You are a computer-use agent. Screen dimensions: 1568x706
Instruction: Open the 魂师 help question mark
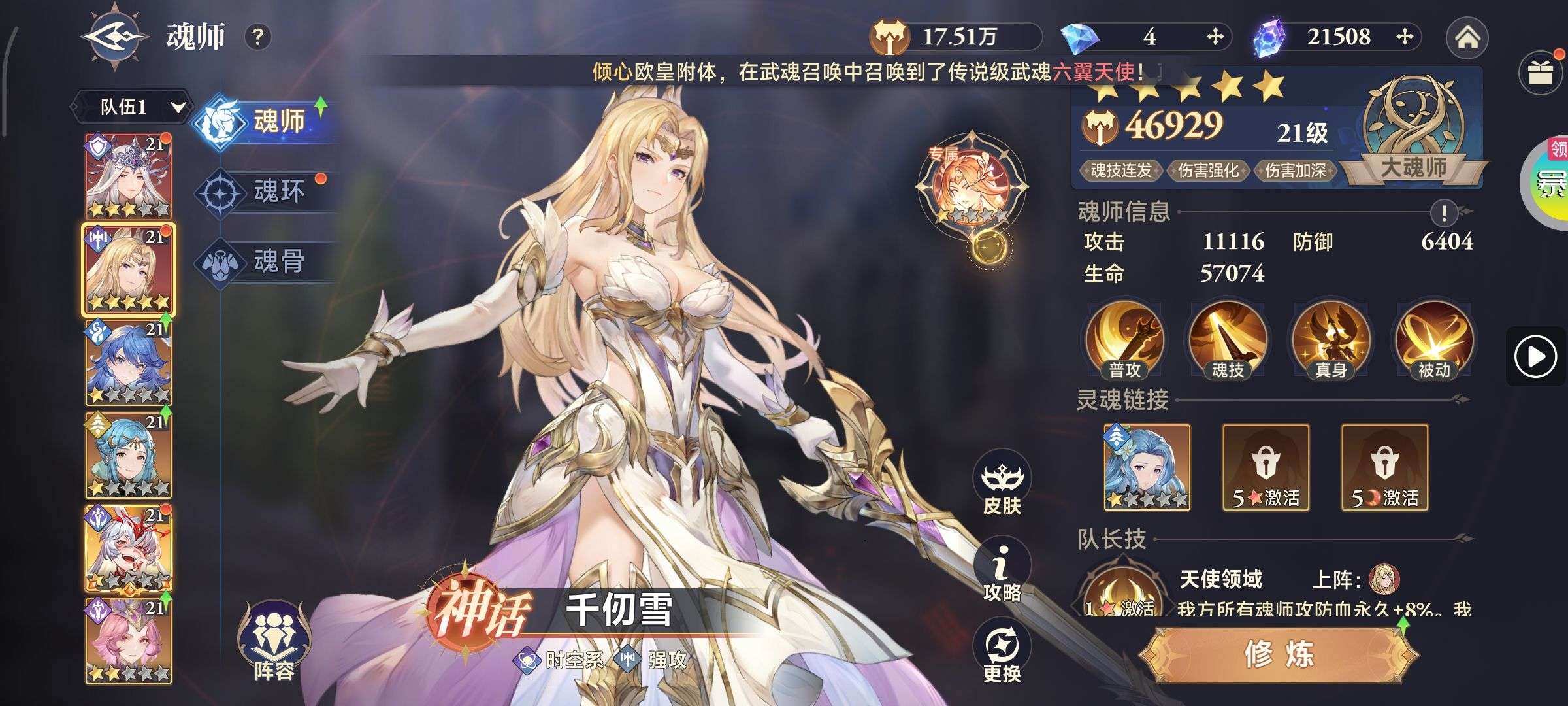(x=257, y=37)
